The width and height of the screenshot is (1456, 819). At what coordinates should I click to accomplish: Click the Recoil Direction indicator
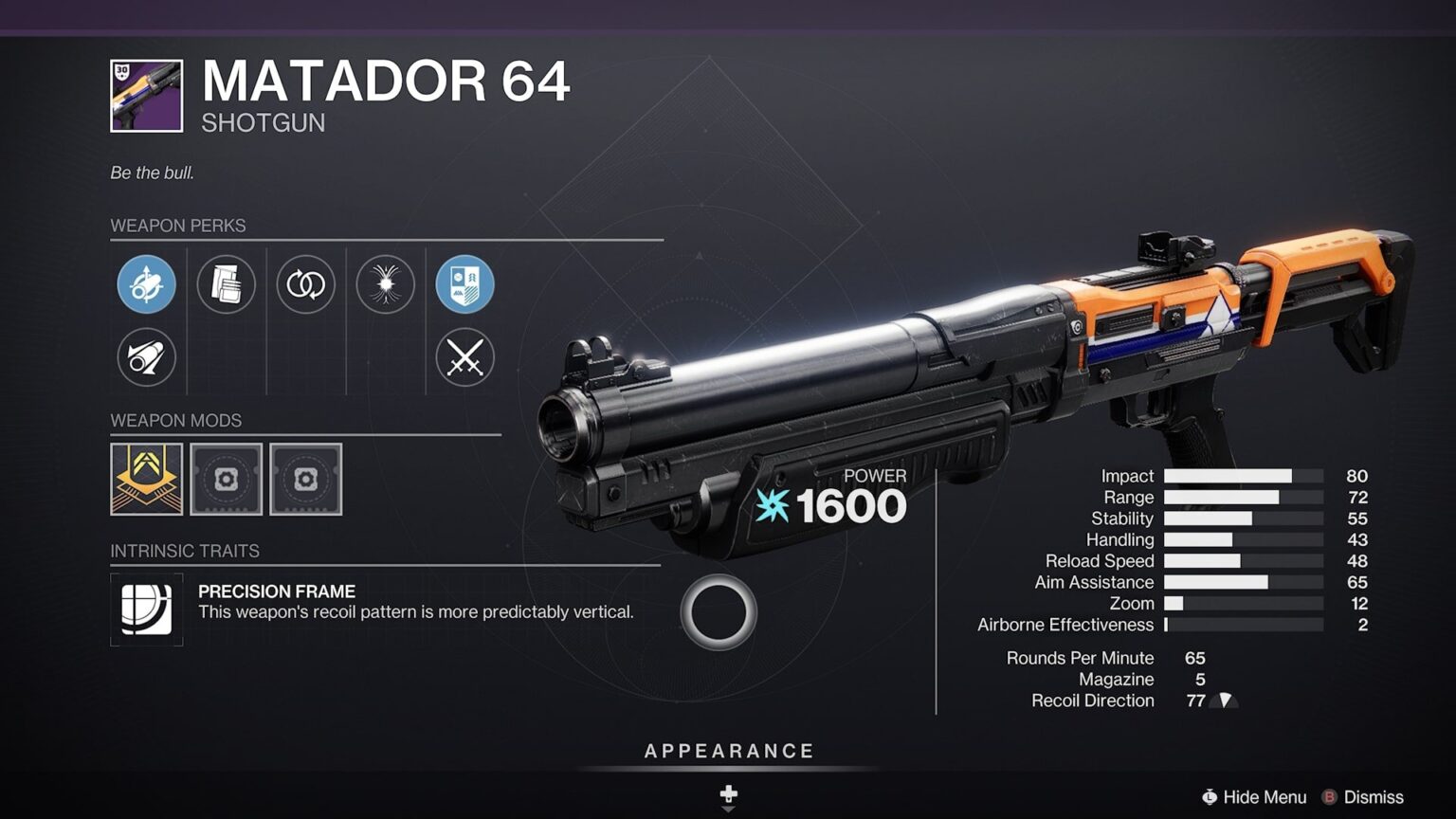[x=1226, y=701]
